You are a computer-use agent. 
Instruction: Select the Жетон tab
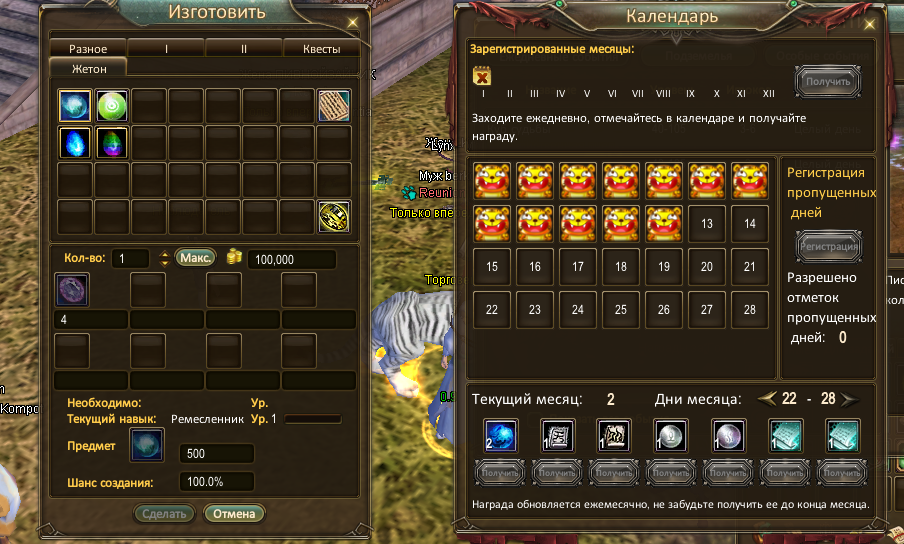tap(88, 68)
